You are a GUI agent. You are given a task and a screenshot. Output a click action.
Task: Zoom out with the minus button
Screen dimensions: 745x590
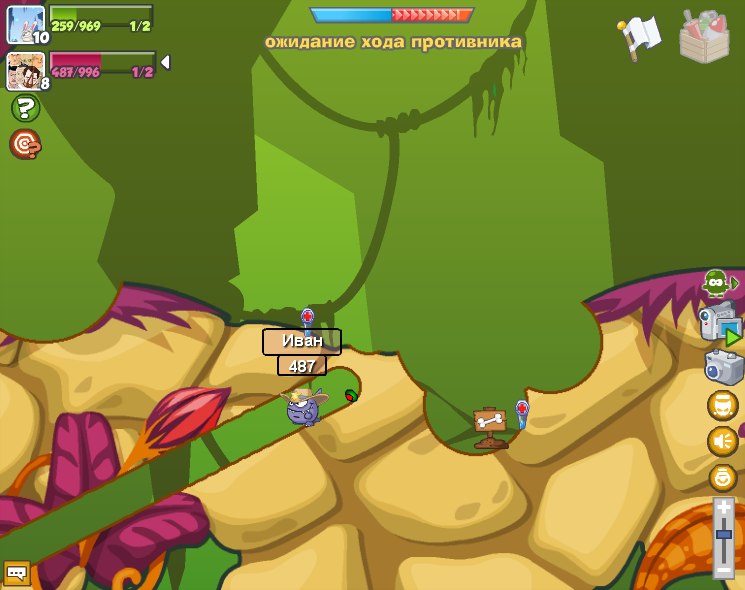tap(723, 568)
